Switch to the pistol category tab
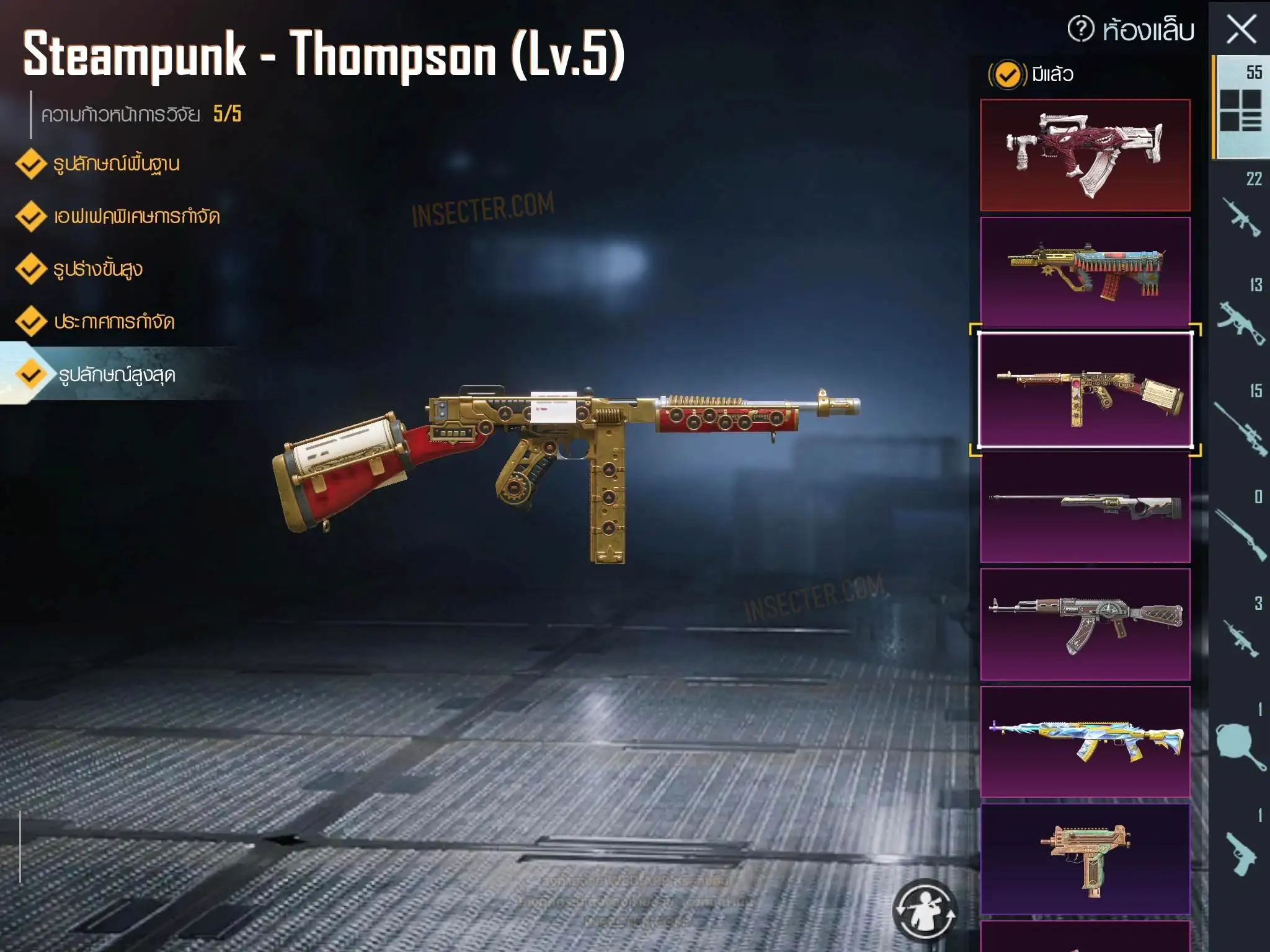Image resolution: width=1270 pixels, height=952 pixels. [1240, 849]
